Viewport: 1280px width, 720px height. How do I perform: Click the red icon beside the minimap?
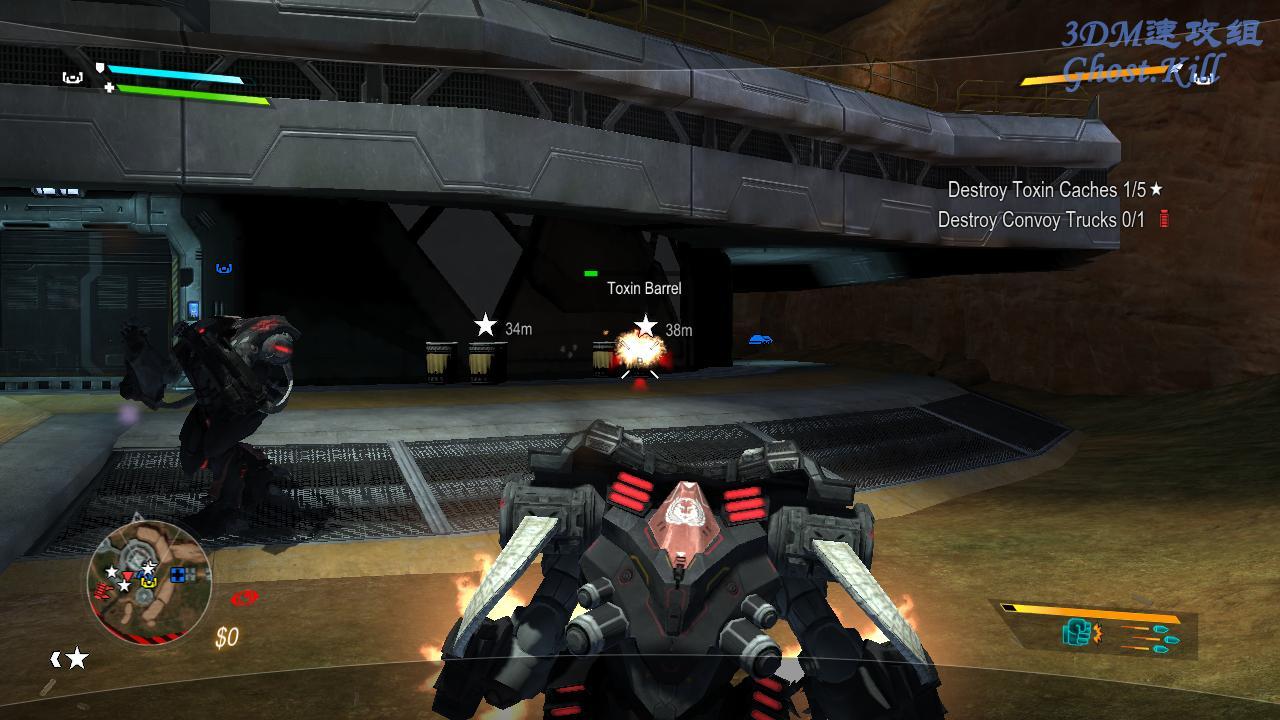pyautogui.click(x=244, y=598)
